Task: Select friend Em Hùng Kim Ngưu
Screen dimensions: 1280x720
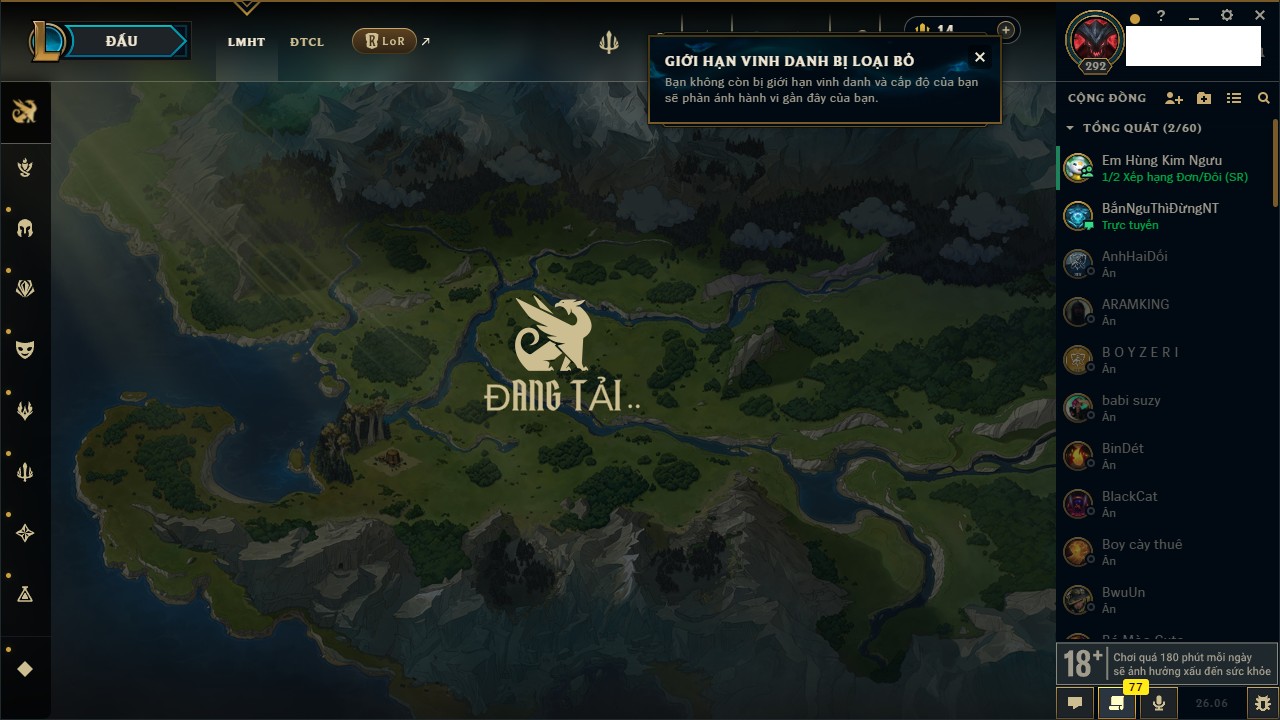Action: 1160,168
